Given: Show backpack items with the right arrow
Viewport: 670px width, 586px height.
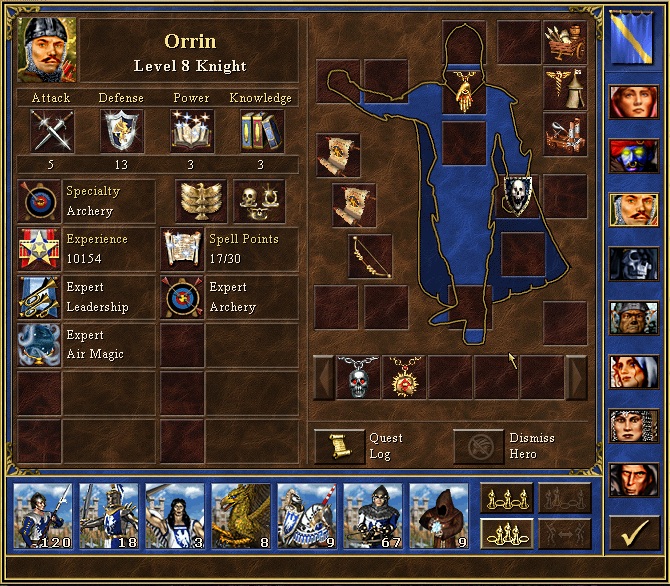Looking at the screenshot, I should (x=577, y=377).
